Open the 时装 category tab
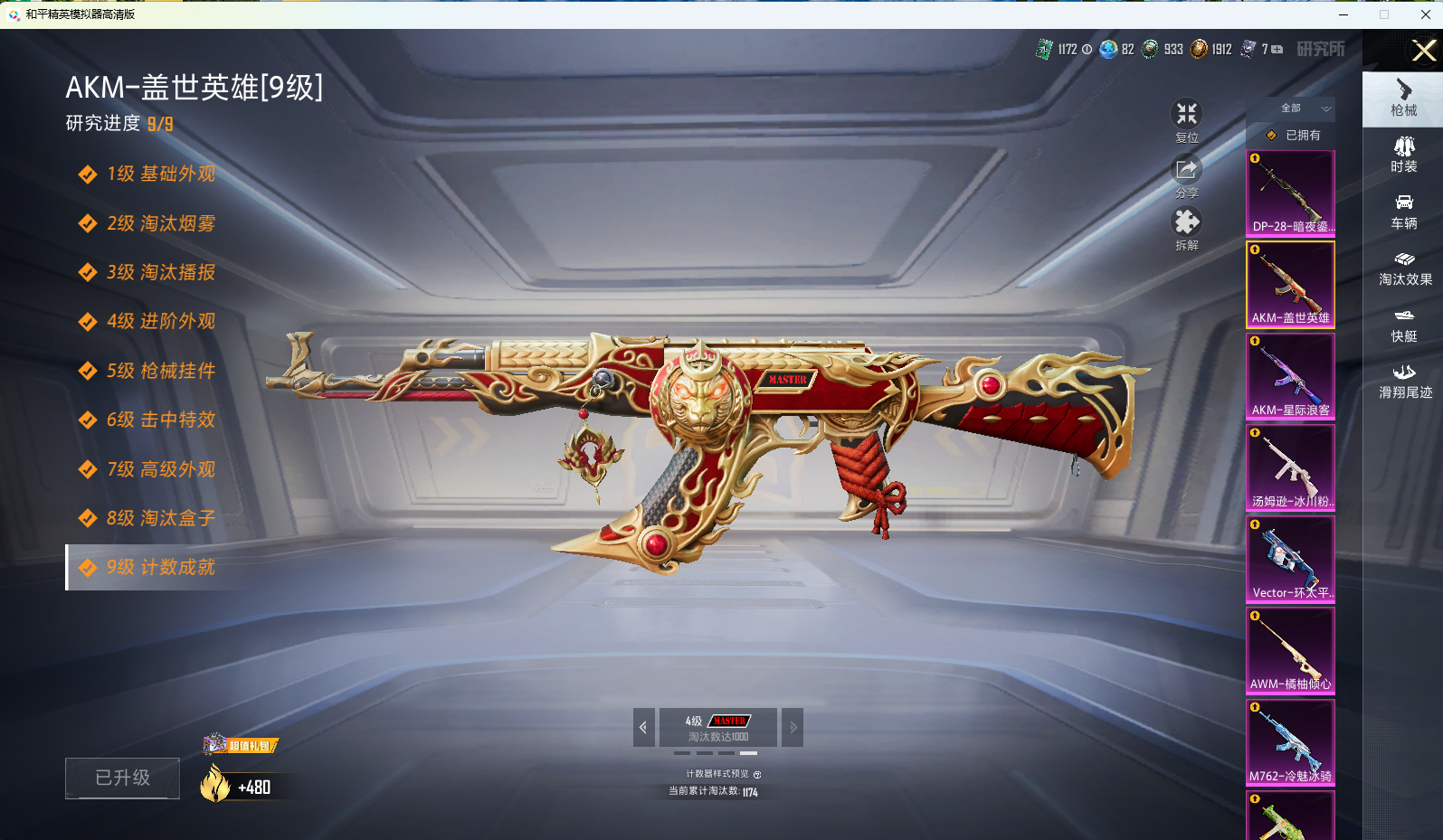1443x840 pixels. [1403, 155]
